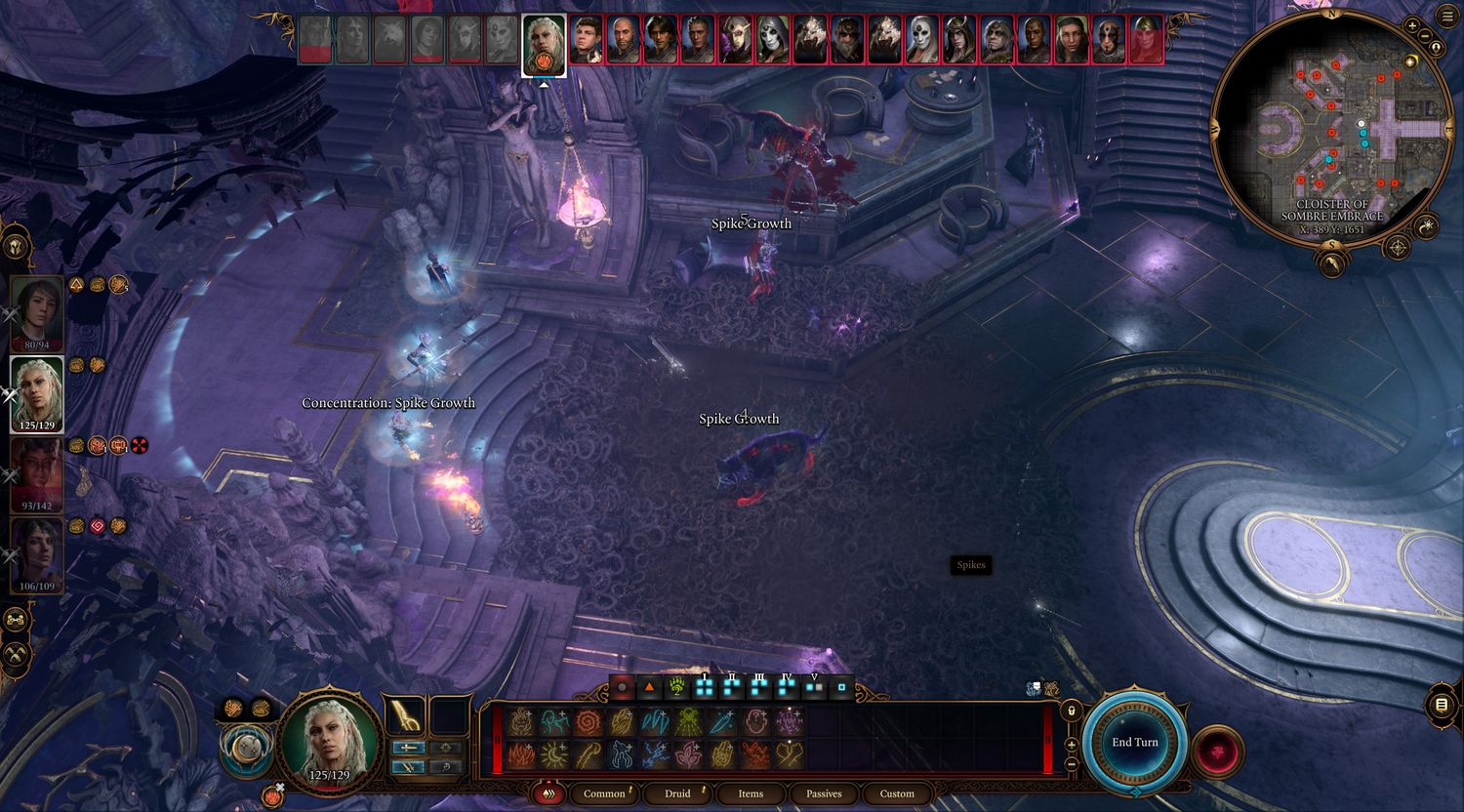Viewport: 1464px width, 812px height.
Task: Select the party member with 80/94 health
Action: pos(37,313)
